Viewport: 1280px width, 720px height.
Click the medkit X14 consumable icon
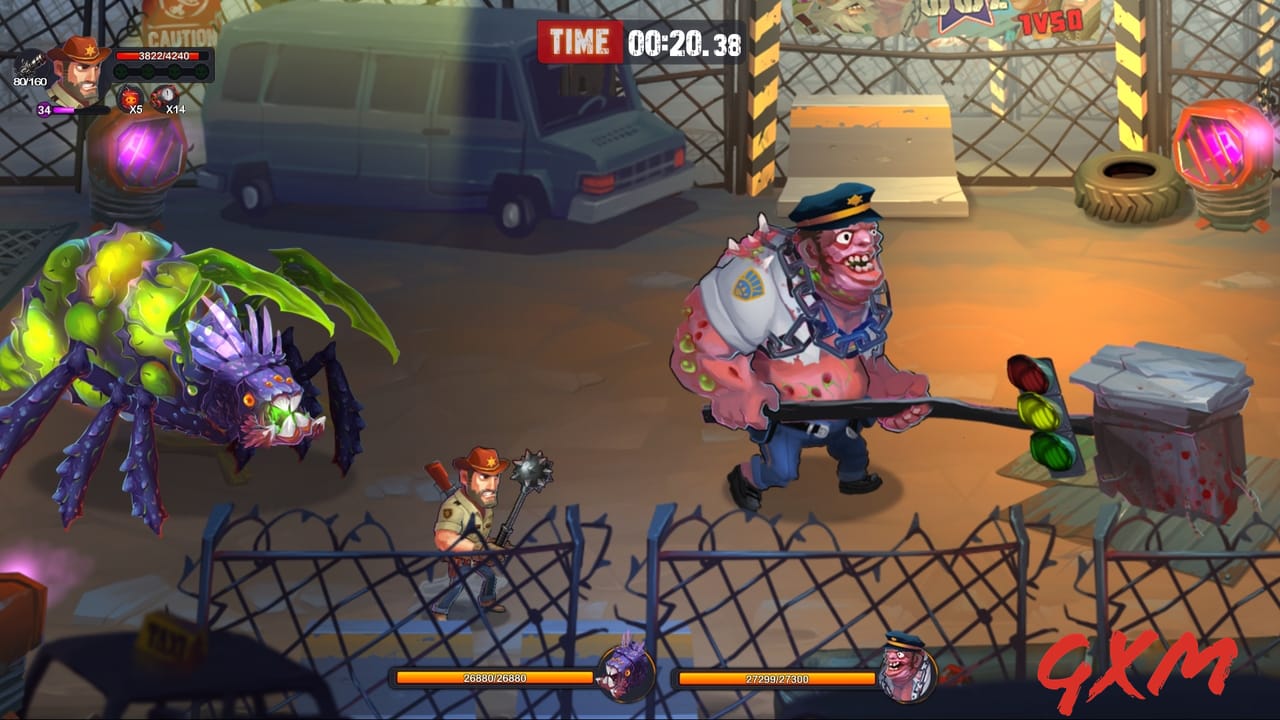click(x=163, y=95)
